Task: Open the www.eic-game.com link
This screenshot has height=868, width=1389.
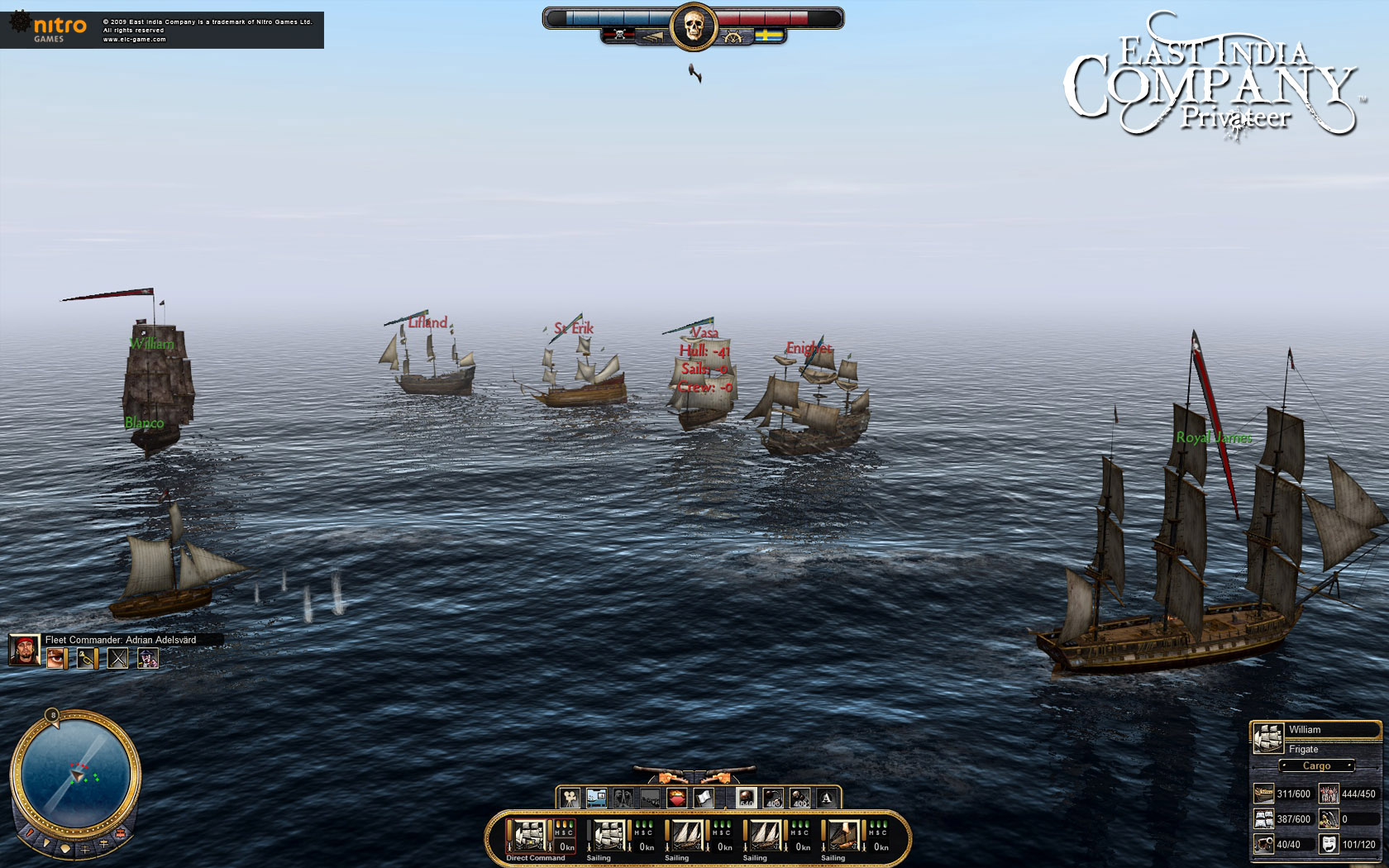Action: (x=134, y=38)
